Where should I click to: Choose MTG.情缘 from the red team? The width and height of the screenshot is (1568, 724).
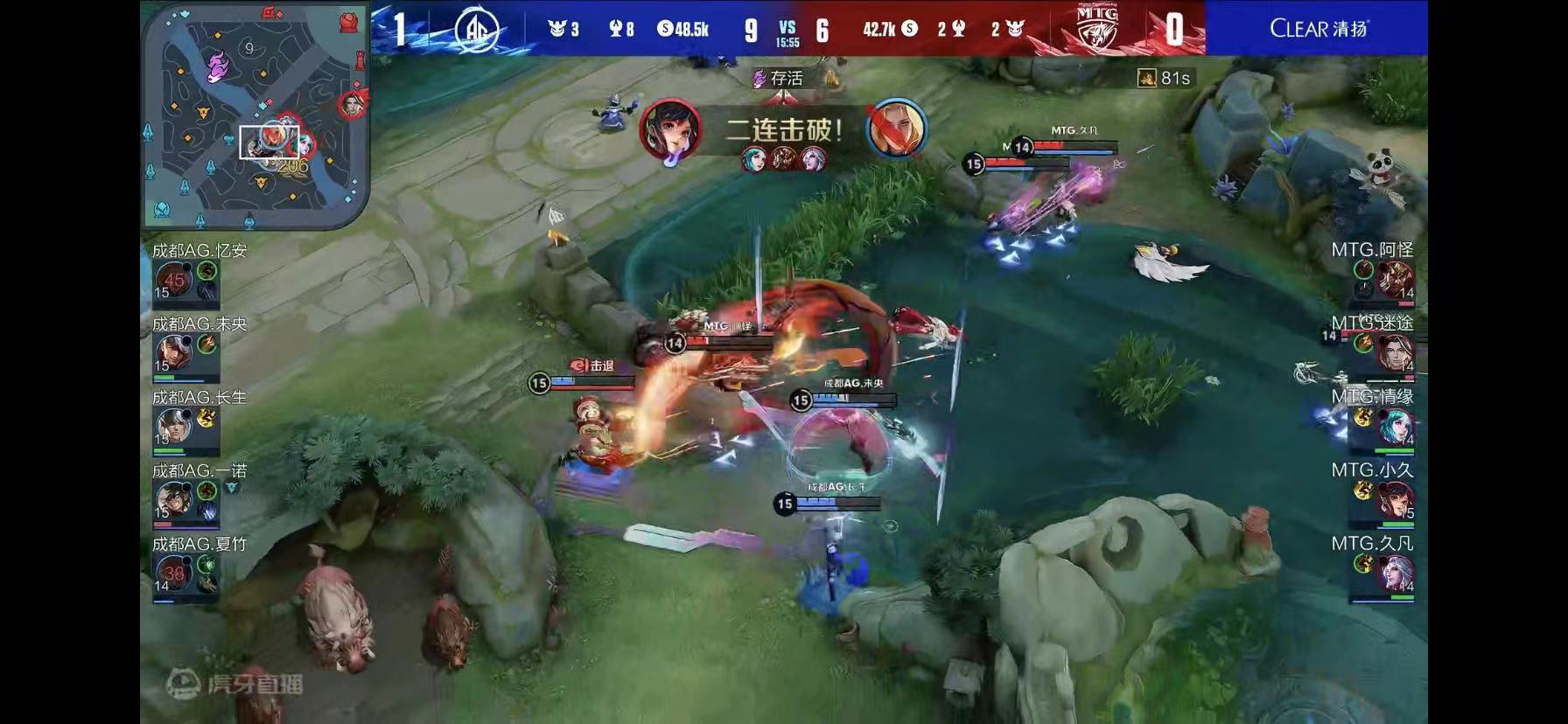tap(1394, 427)
